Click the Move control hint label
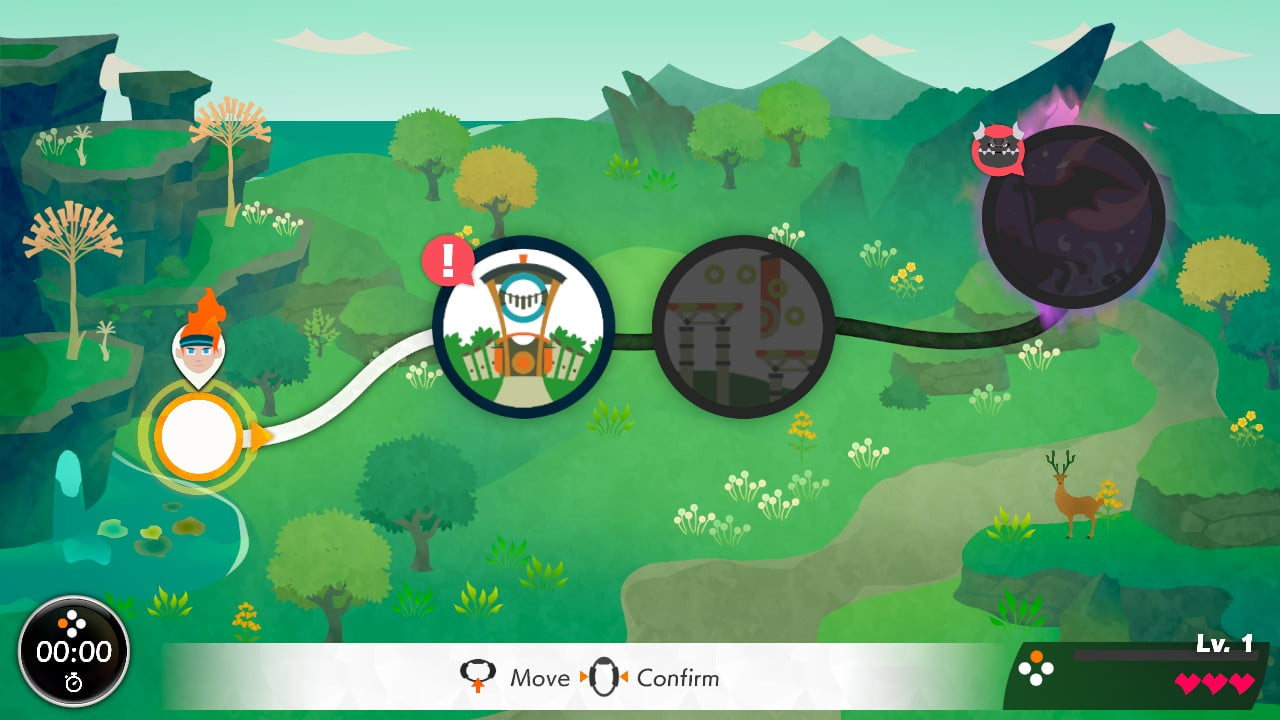Image resolution: width=1280 pixels, height=720 pixels. point(542,678)
